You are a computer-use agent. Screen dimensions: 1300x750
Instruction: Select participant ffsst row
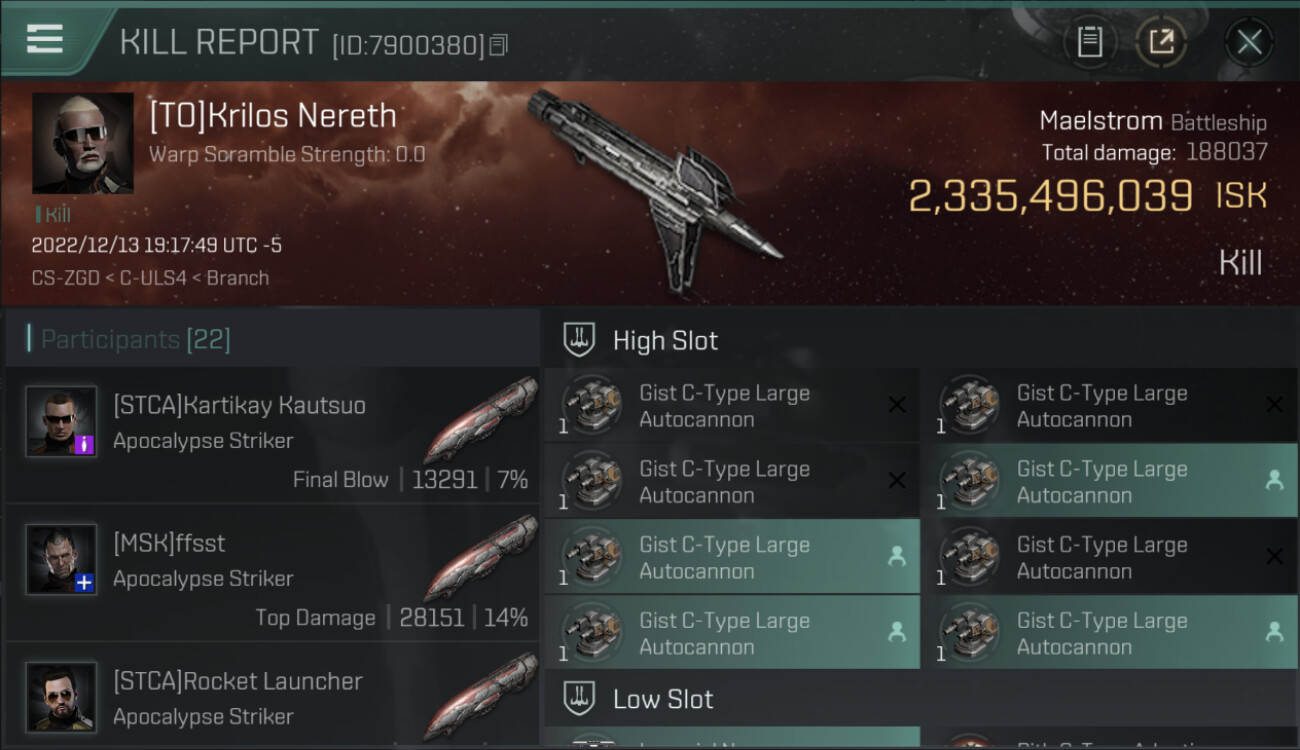click(272, 573)
